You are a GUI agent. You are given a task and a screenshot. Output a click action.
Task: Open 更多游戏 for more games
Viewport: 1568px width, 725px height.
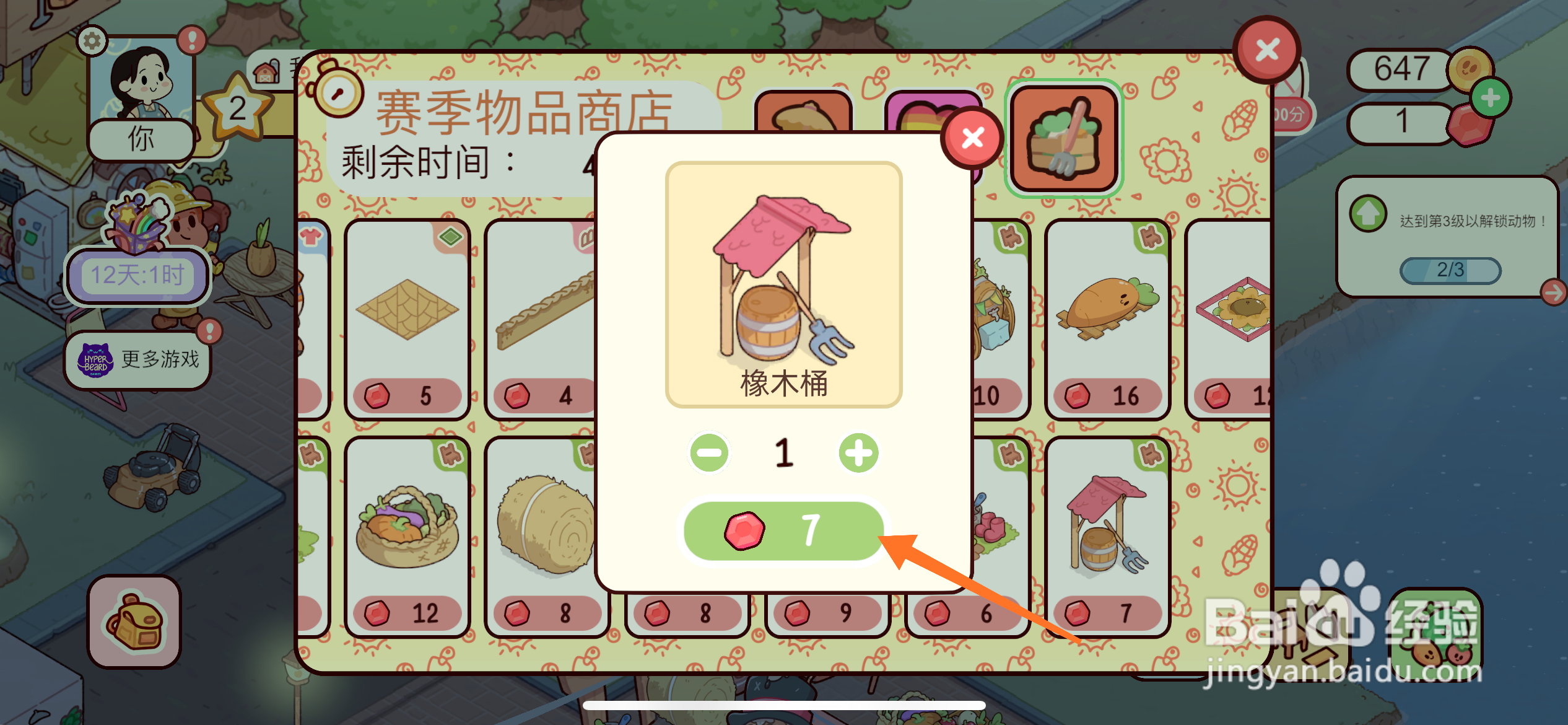tap(159, 359)
